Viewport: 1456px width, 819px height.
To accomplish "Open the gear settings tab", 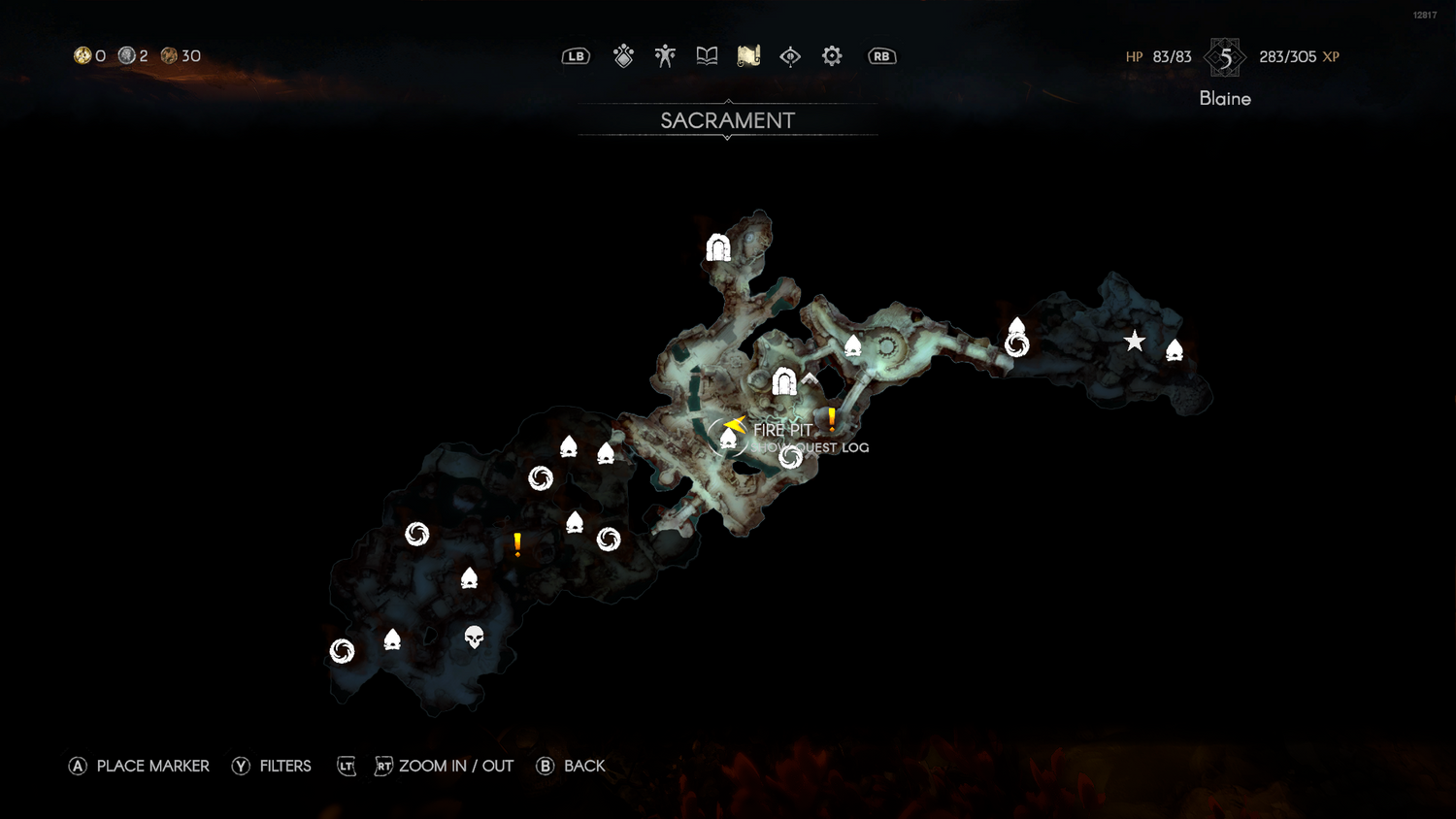I will pyautogui.click(x=832, y=56).
